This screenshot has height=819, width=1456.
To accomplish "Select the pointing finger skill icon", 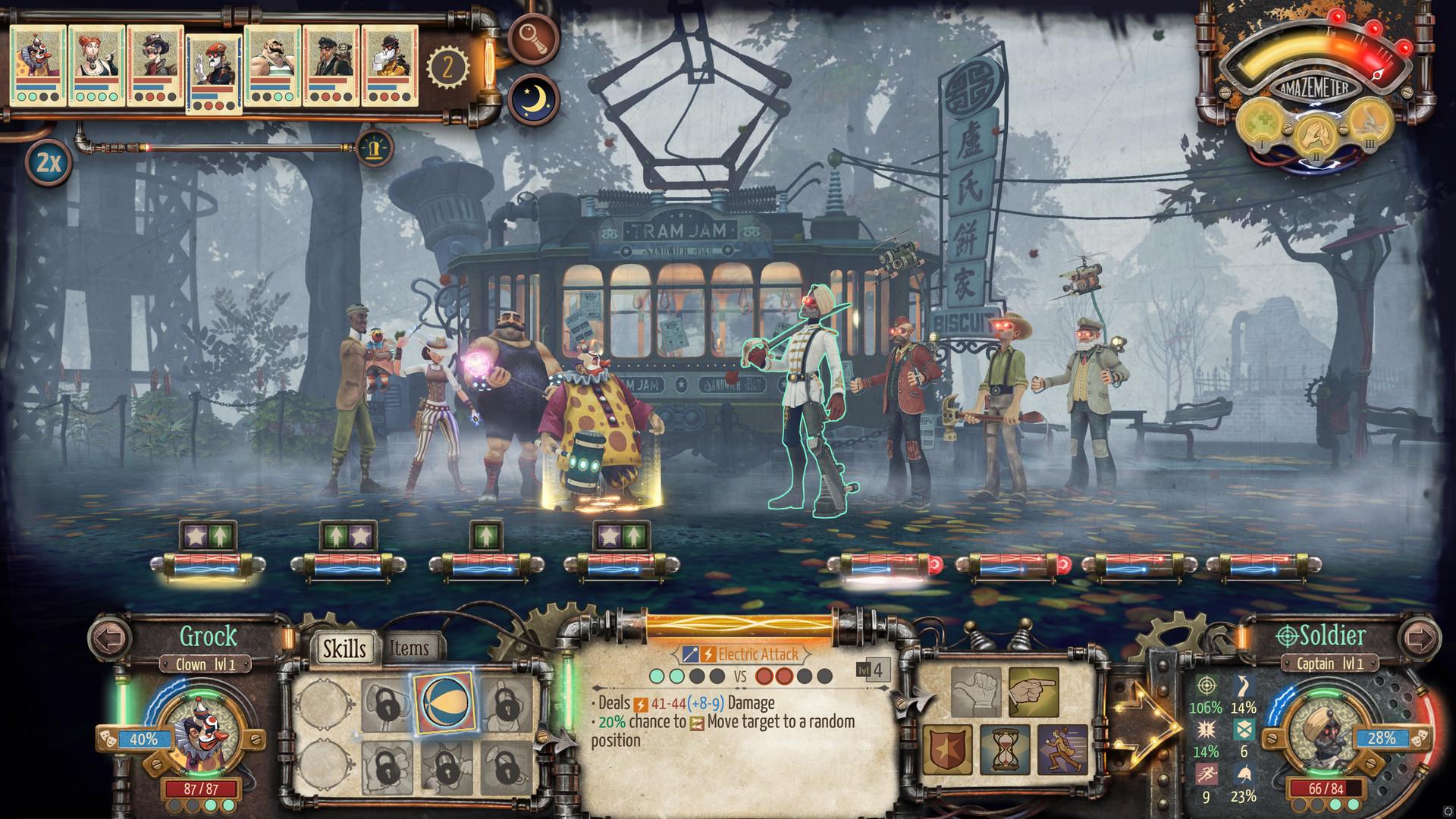I will tap(1034, 690).
